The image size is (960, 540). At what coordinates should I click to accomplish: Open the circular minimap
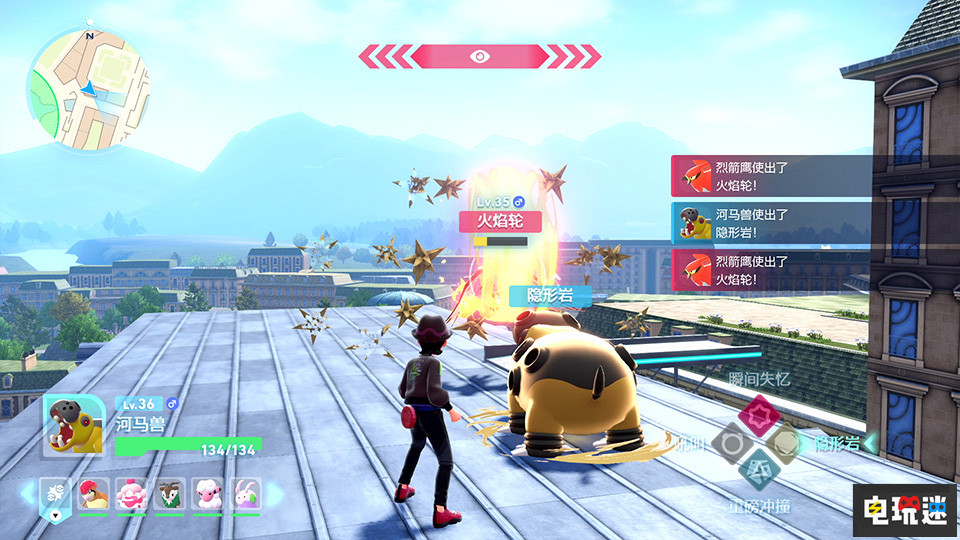[89, 89]
